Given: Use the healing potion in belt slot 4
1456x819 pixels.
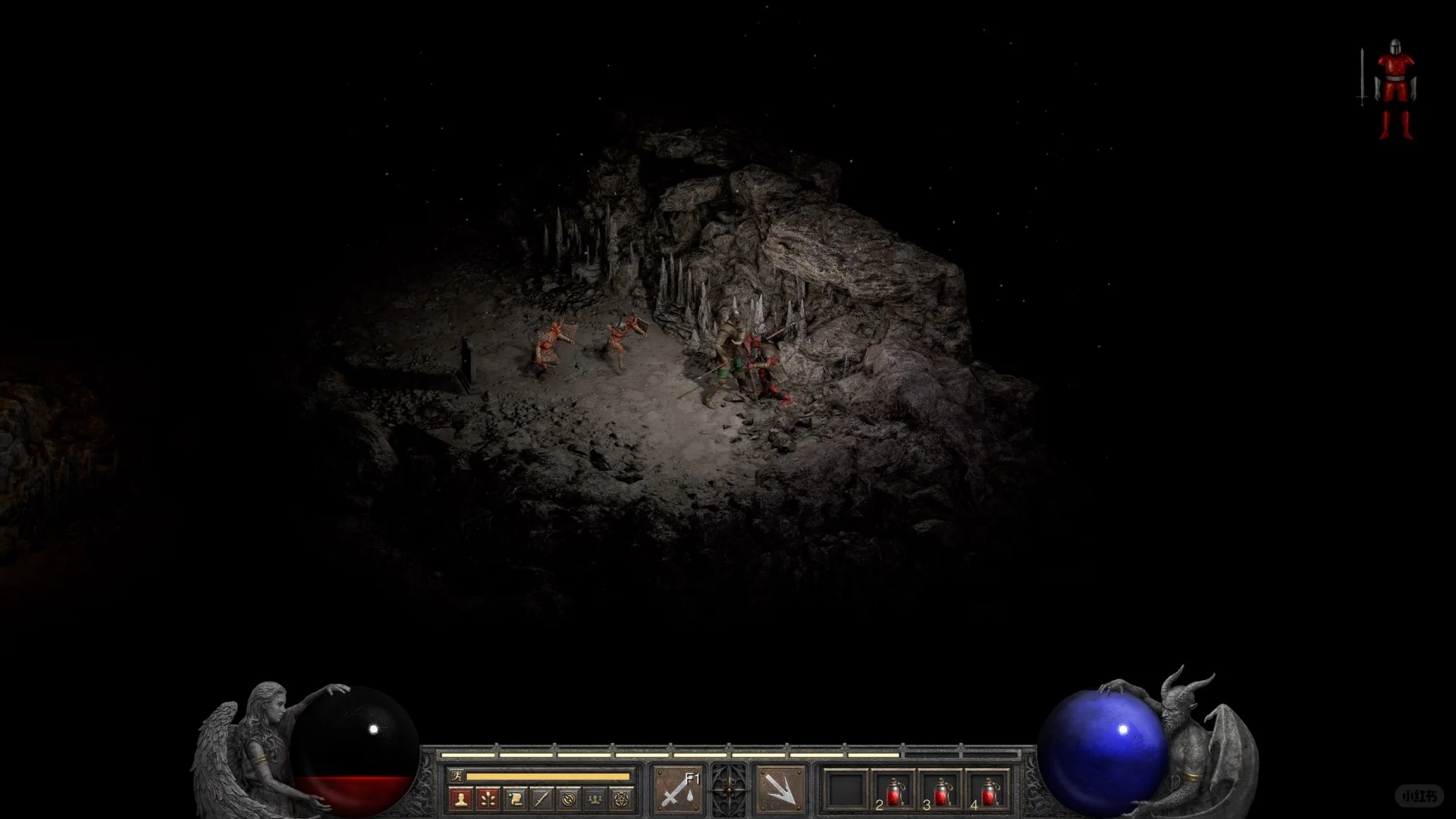Looking at the screenshot, I should tap(987, 791).
